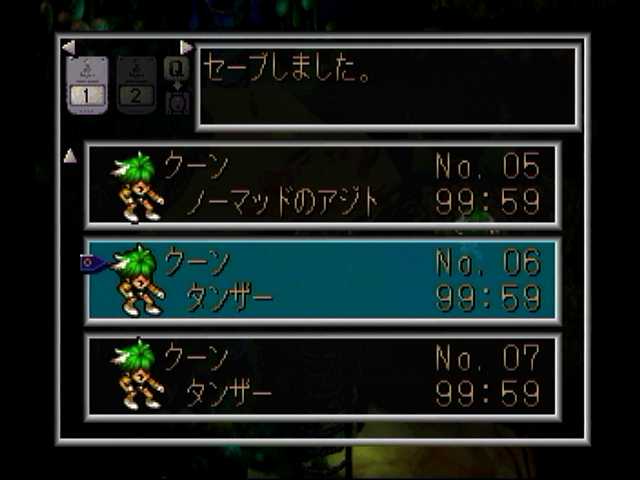Select save file No. 05
The image size is (640, 480).
tap(322, 185)
